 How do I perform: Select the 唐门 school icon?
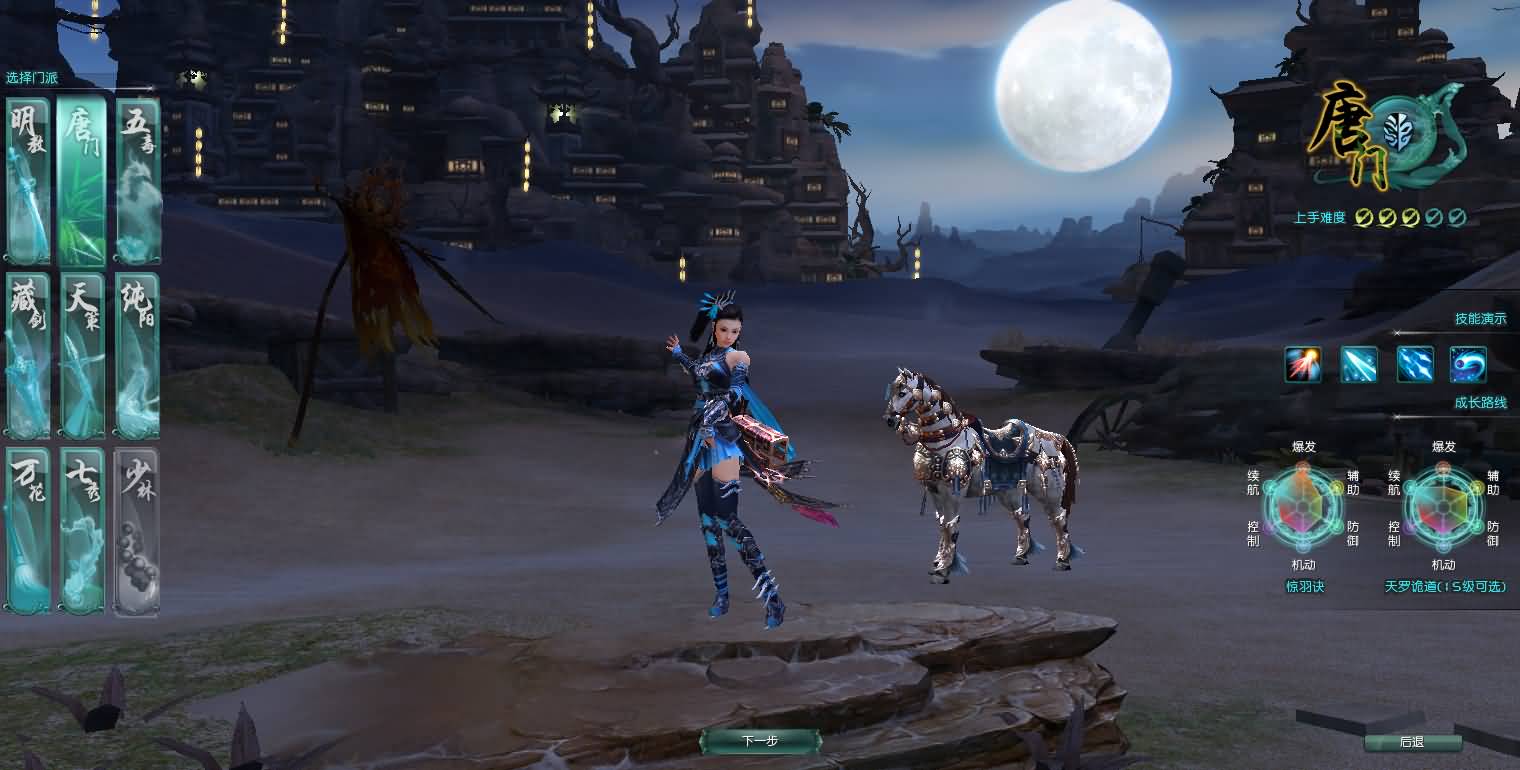coord(81,180)
